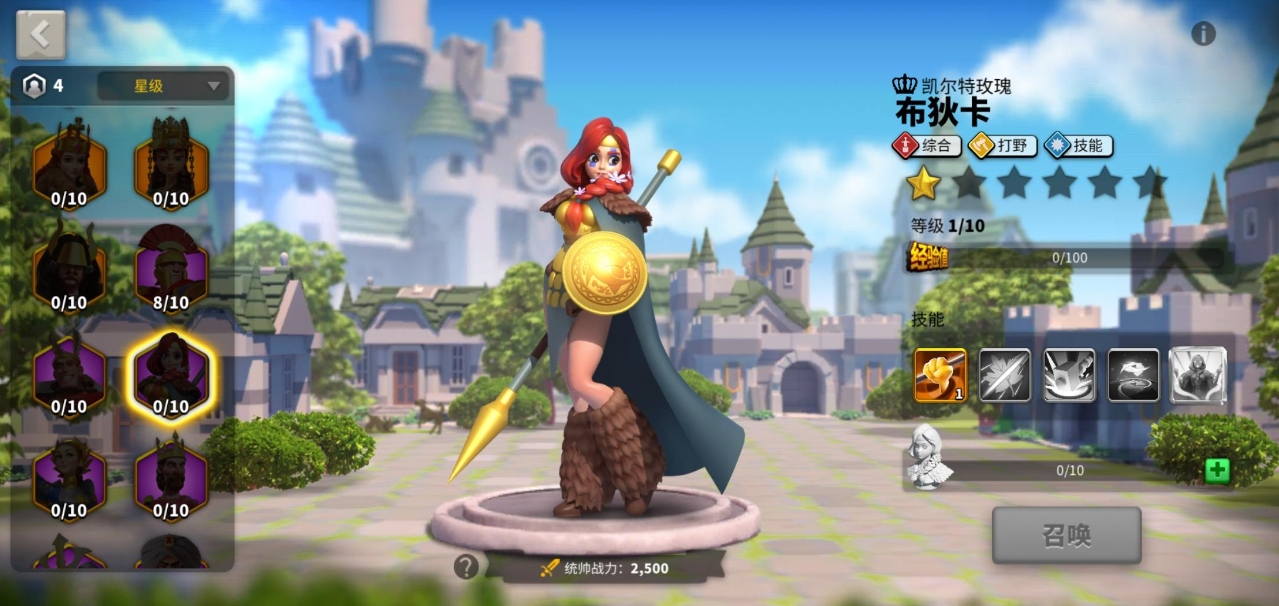Click the 召唤 summon button
1279x606 pixels.
click(x=1066, y=535)
